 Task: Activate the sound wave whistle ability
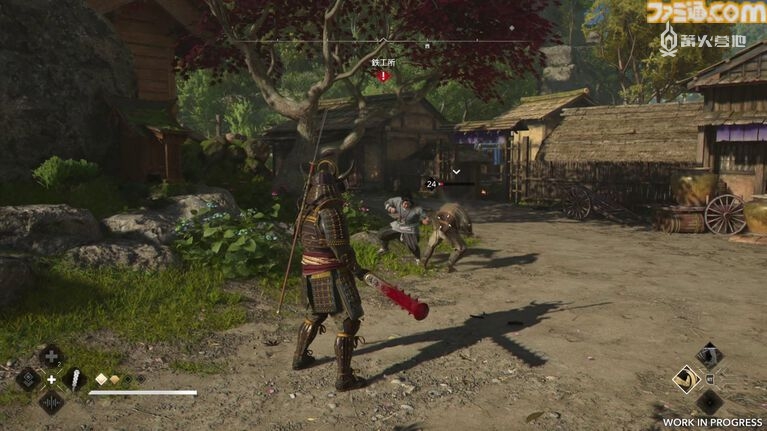point(52,402)
